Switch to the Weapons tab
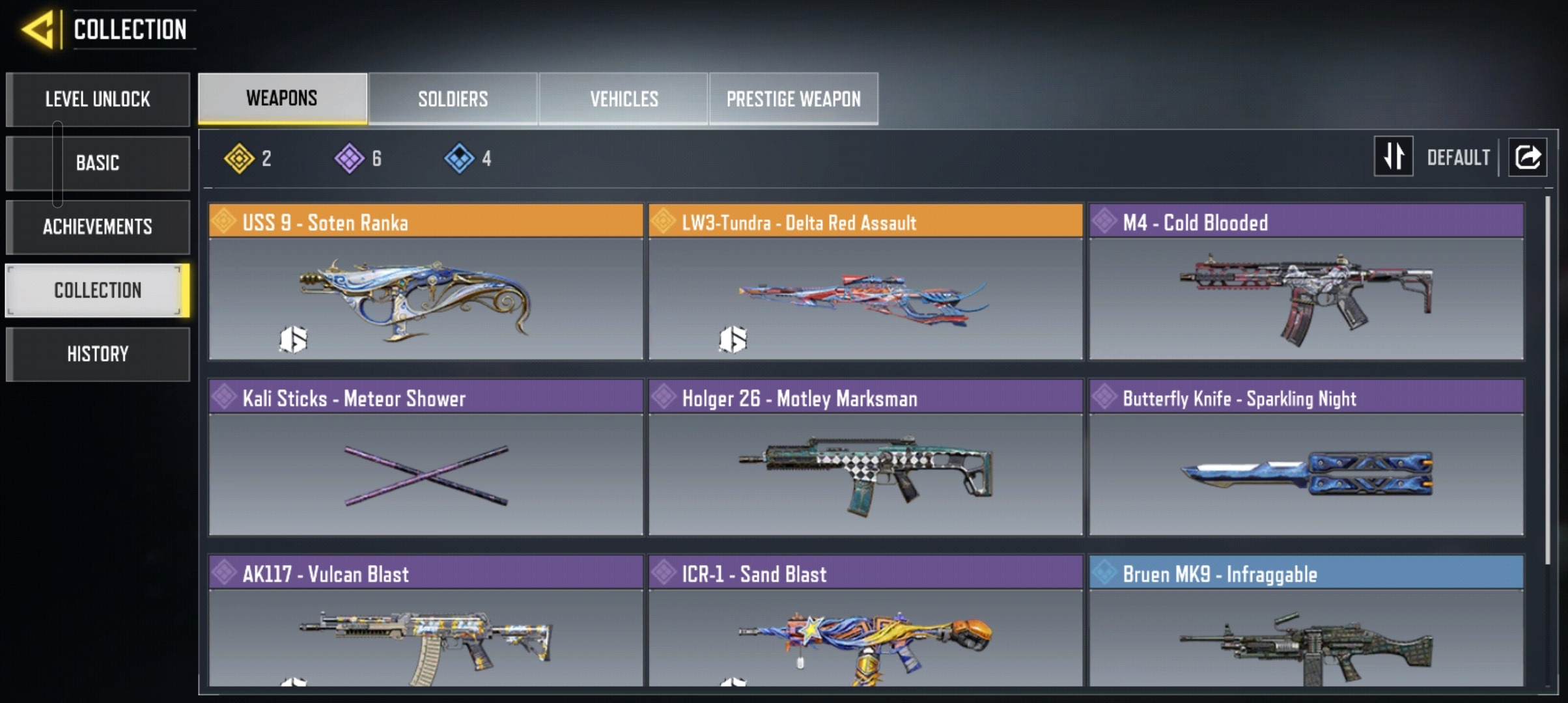Viewport: 1568px width, 703px height. click(282, 98)
